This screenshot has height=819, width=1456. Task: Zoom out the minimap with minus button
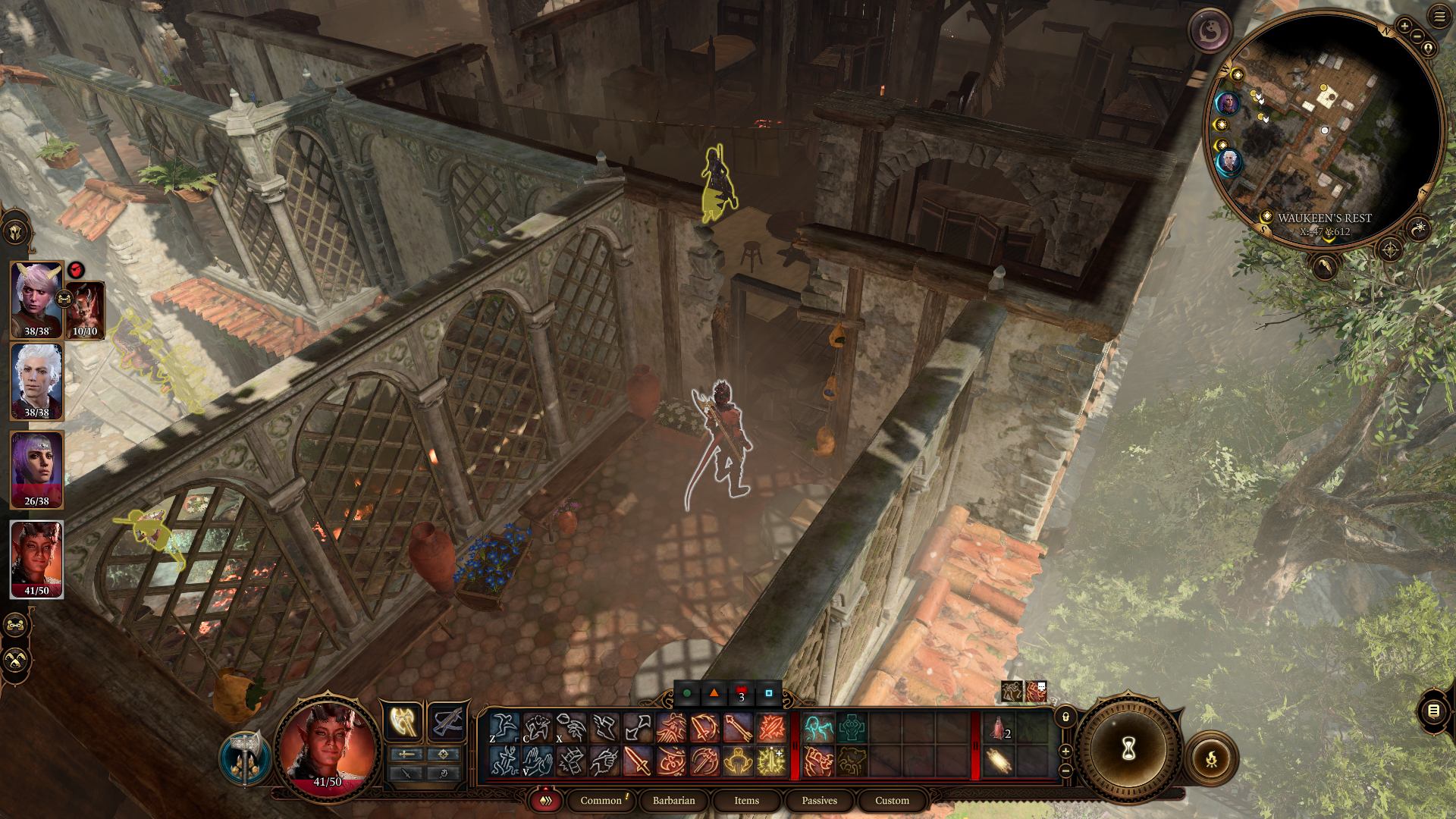[1417, 36]
